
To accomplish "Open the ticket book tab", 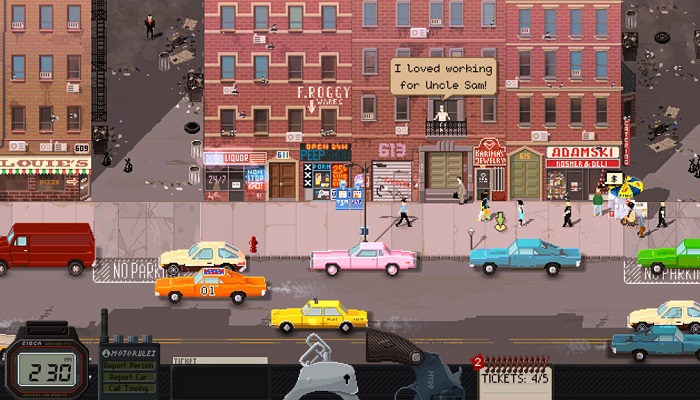I will click(218, 360).
